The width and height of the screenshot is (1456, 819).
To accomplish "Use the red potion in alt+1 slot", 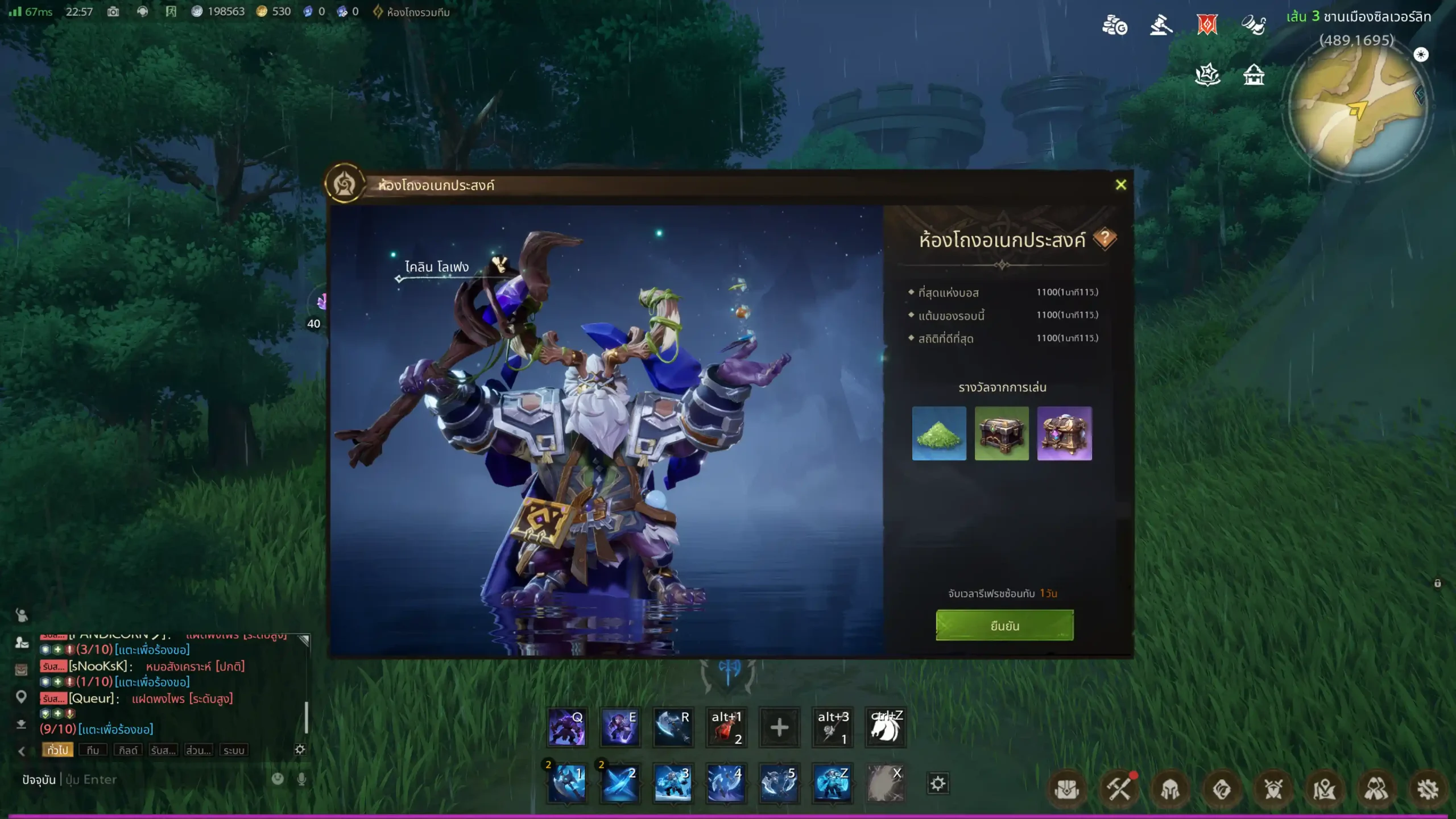I will pos(726,727).
